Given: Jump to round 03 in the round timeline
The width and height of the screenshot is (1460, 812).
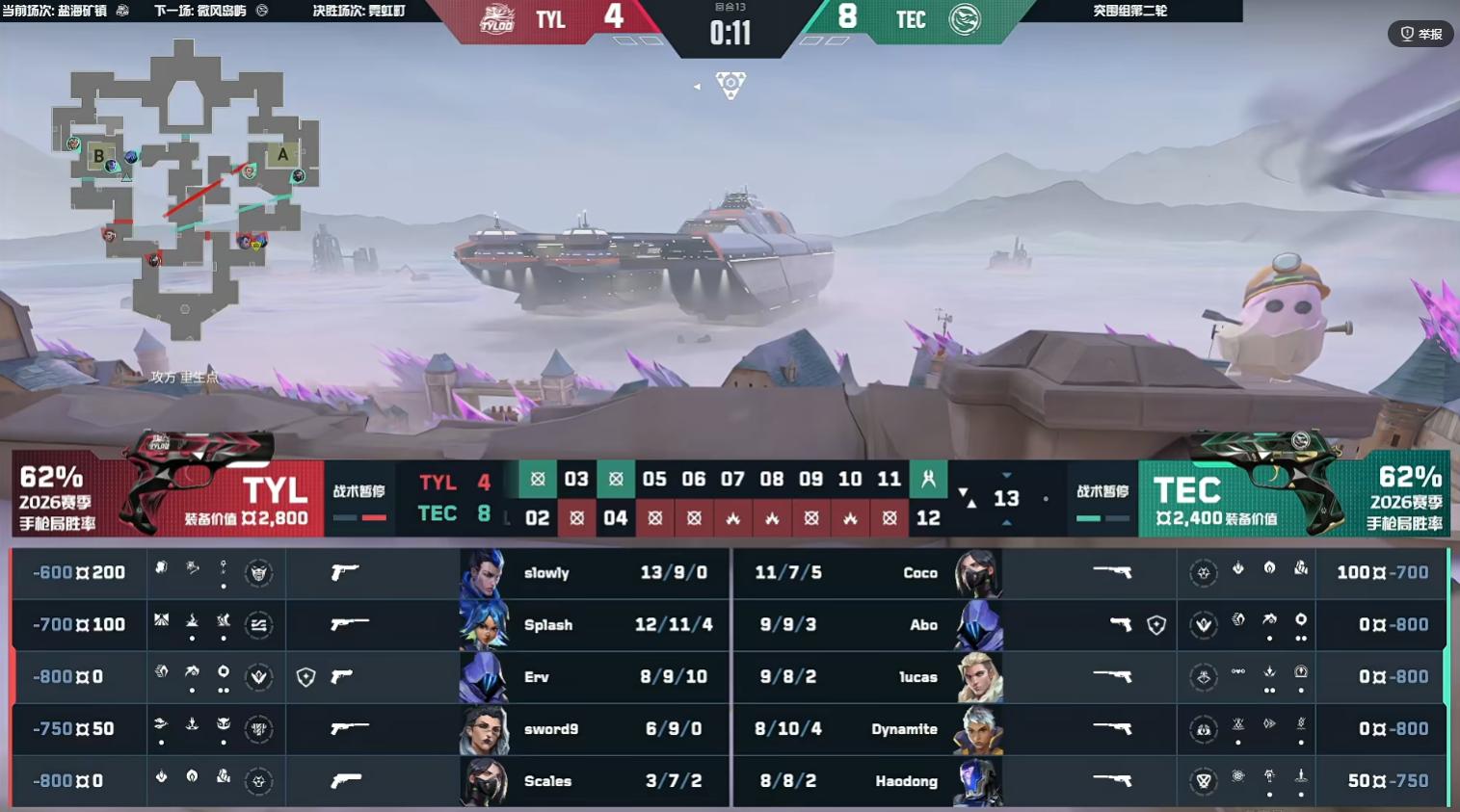Looking at the screenshot, I should pyautogui.click(x=576, y=479).
